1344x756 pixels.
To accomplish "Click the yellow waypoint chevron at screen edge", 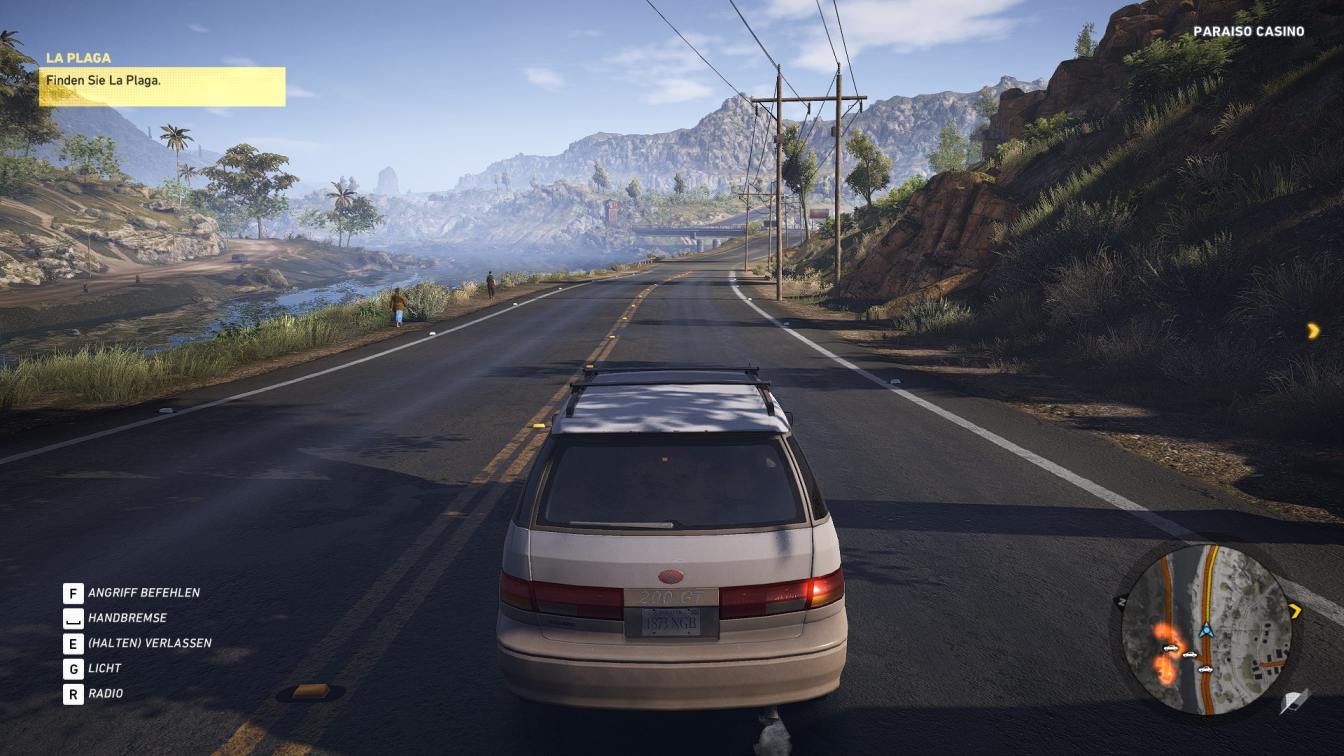I will tap(1313, 330).
